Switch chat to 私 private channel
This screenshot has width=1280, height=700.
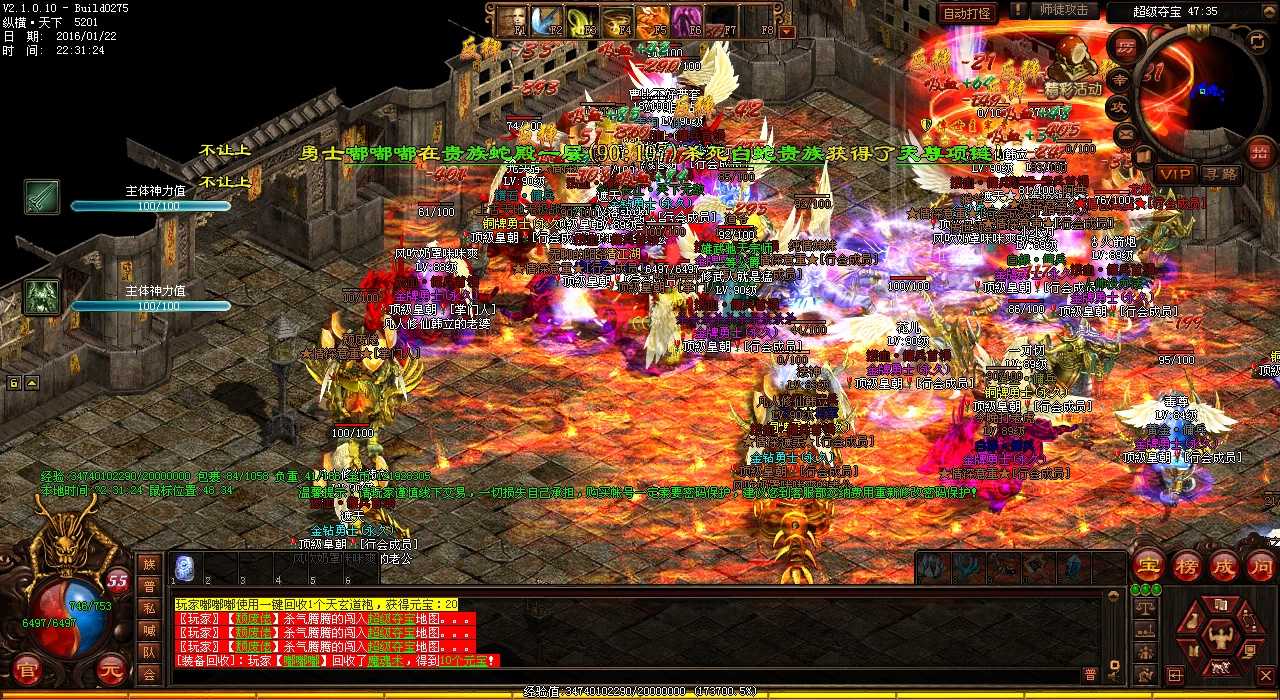(149, 608)
